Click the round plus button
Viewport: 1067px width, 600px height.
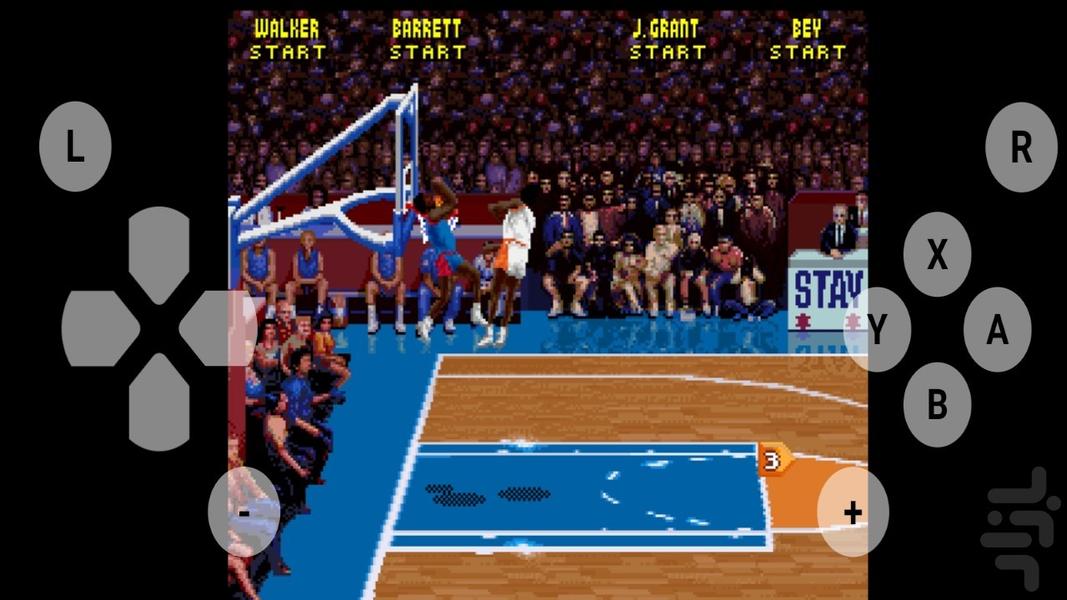click(852, 512)
